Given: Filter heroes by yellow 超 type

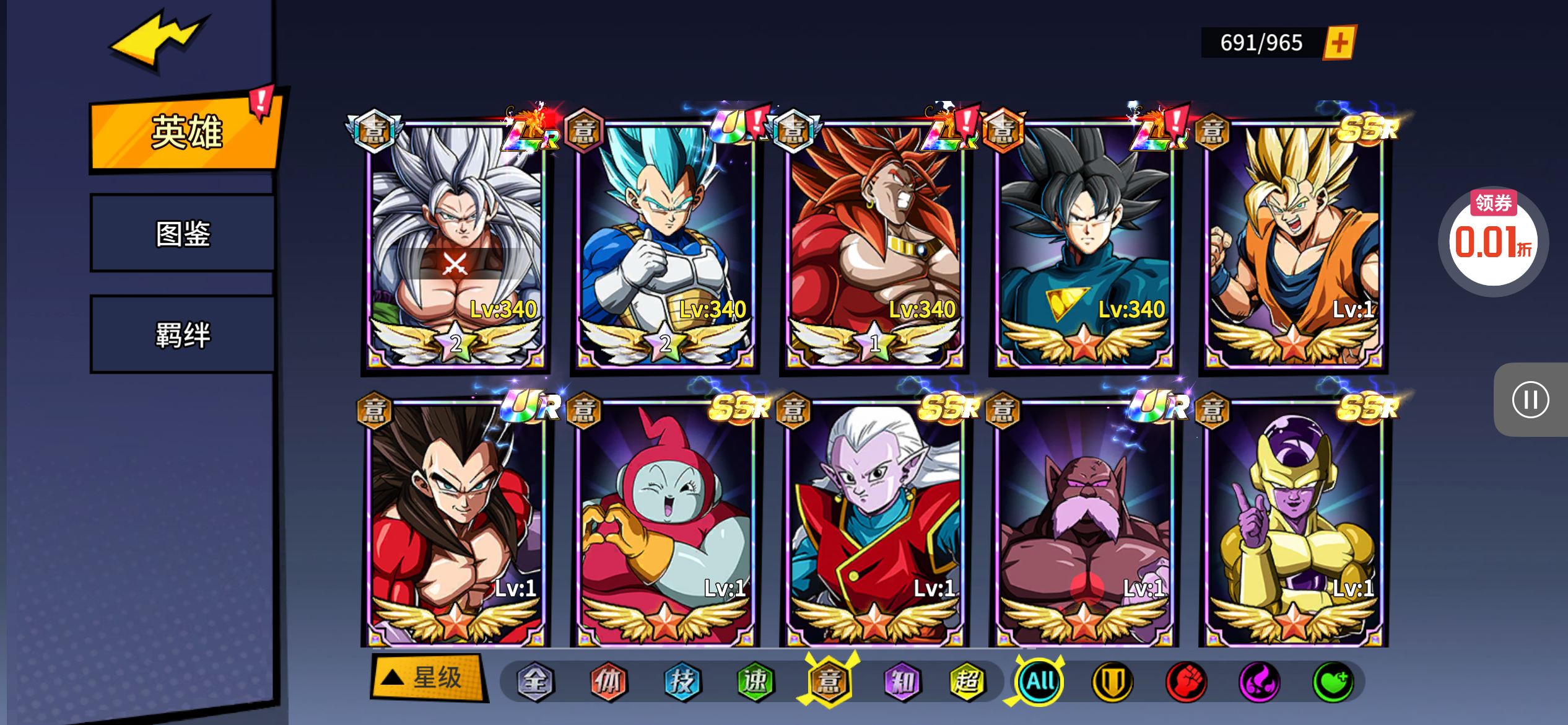Looking at the screenshot, I should coord(967,682).
